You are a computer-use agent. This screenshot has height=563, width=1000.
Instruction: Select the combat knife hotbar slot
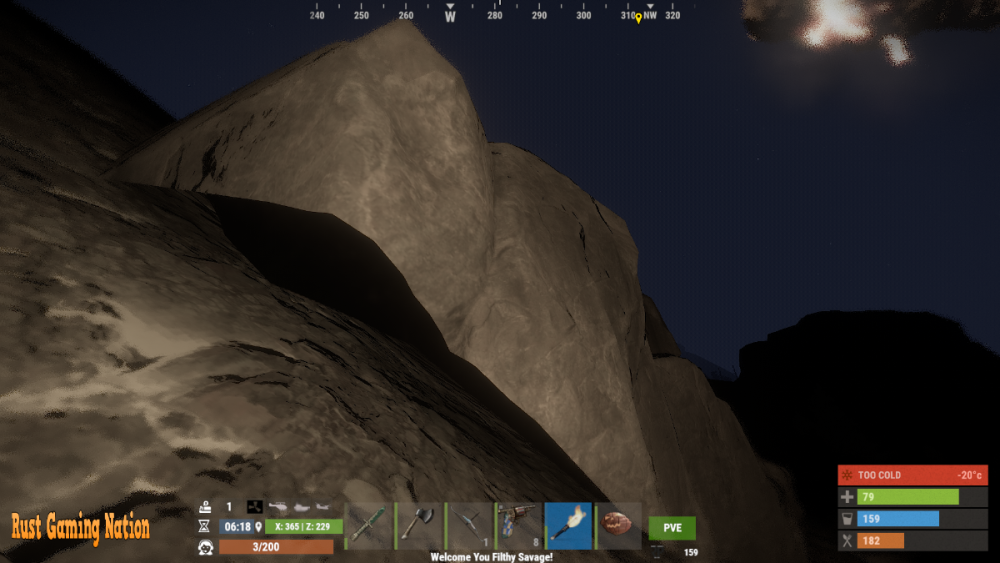[x=369, y=526]
